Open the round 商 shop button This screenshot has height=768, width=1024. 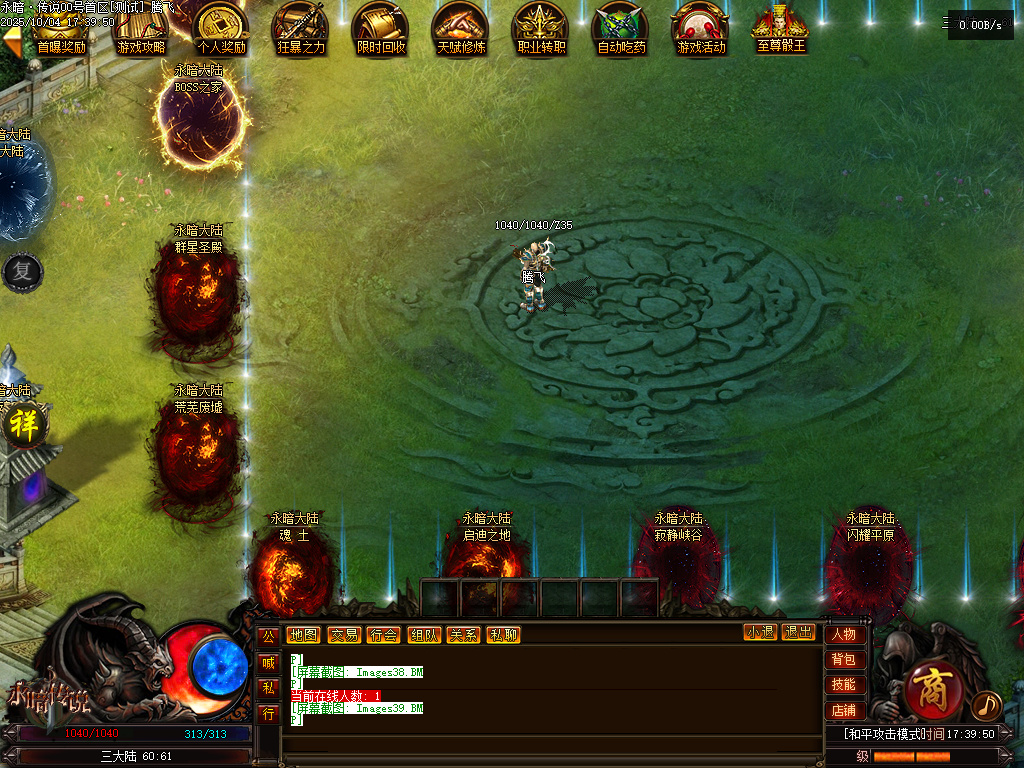[x=933, y=691]
